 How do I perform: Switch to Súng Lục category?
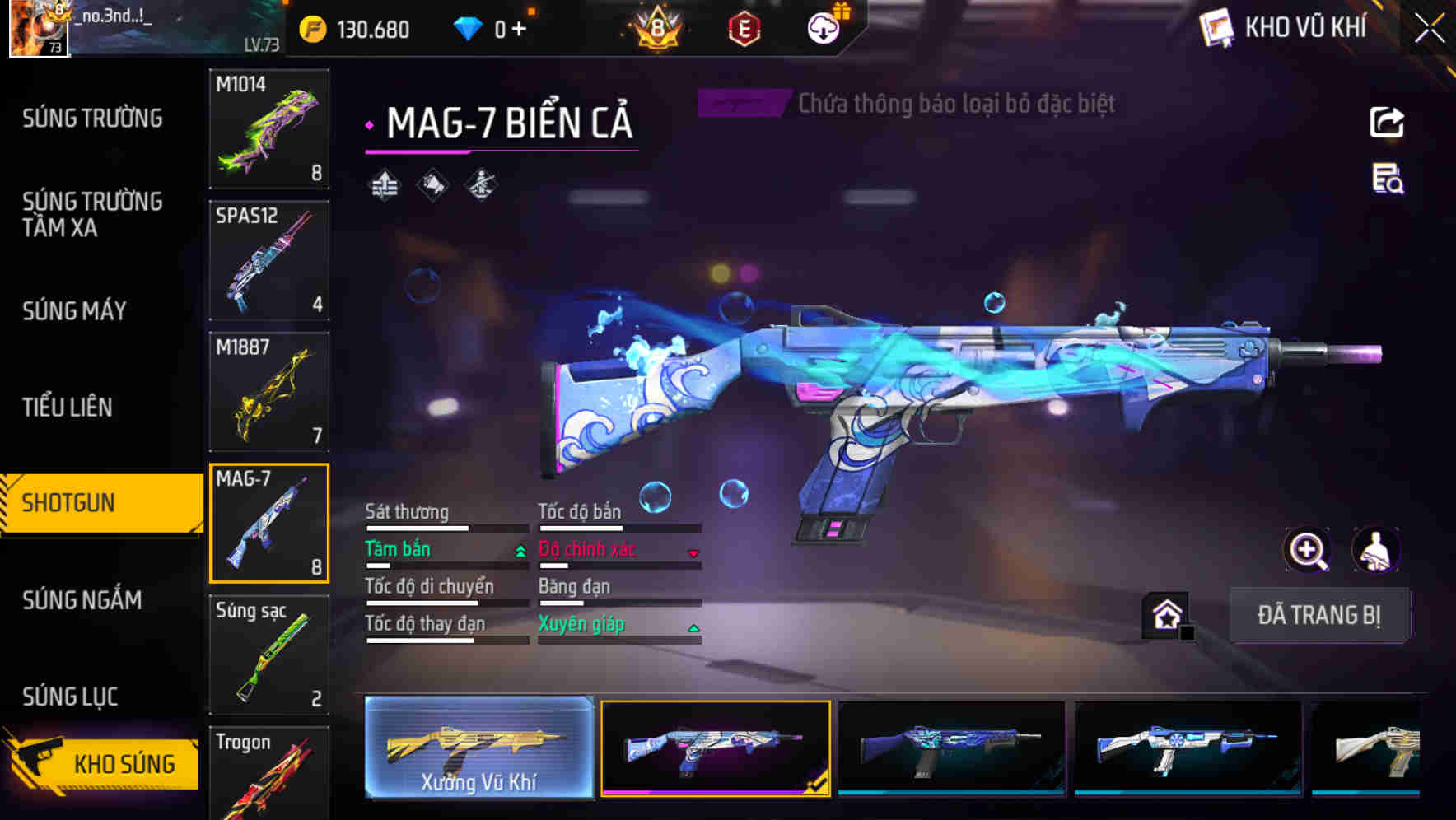(70, 697)
